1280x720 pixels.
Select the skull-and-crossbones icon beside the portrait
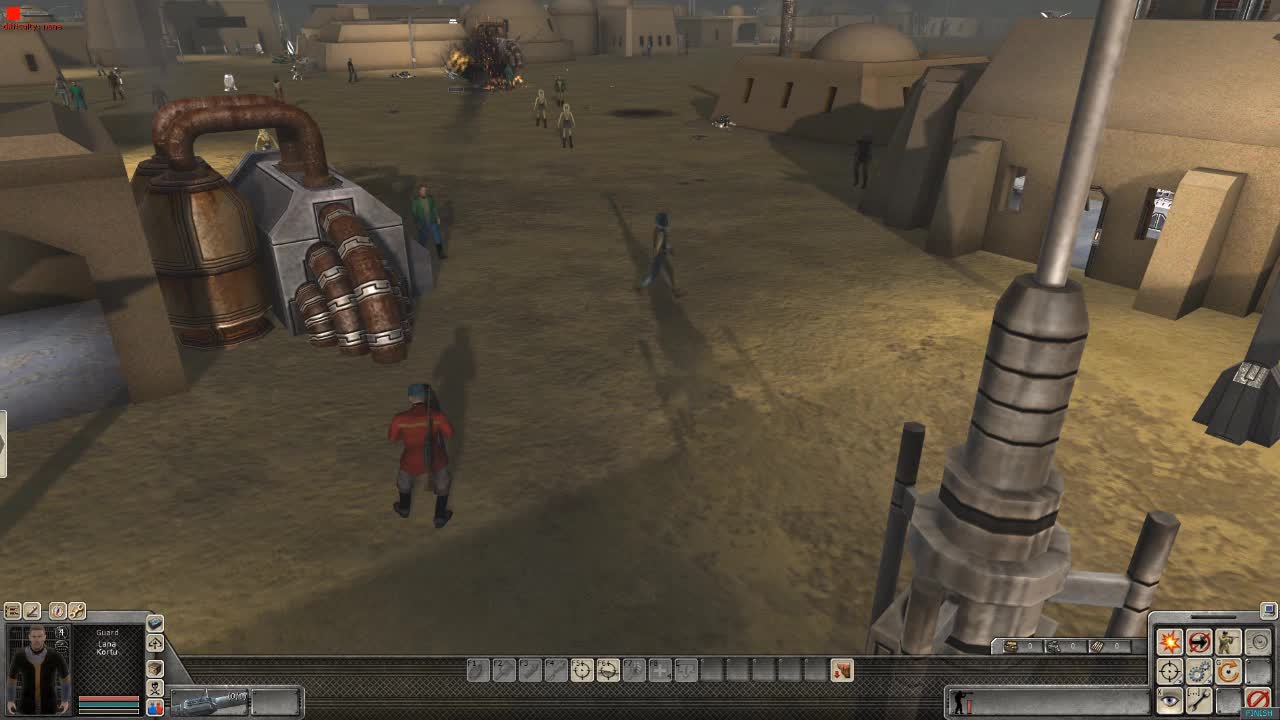click(x=155, y=688)
